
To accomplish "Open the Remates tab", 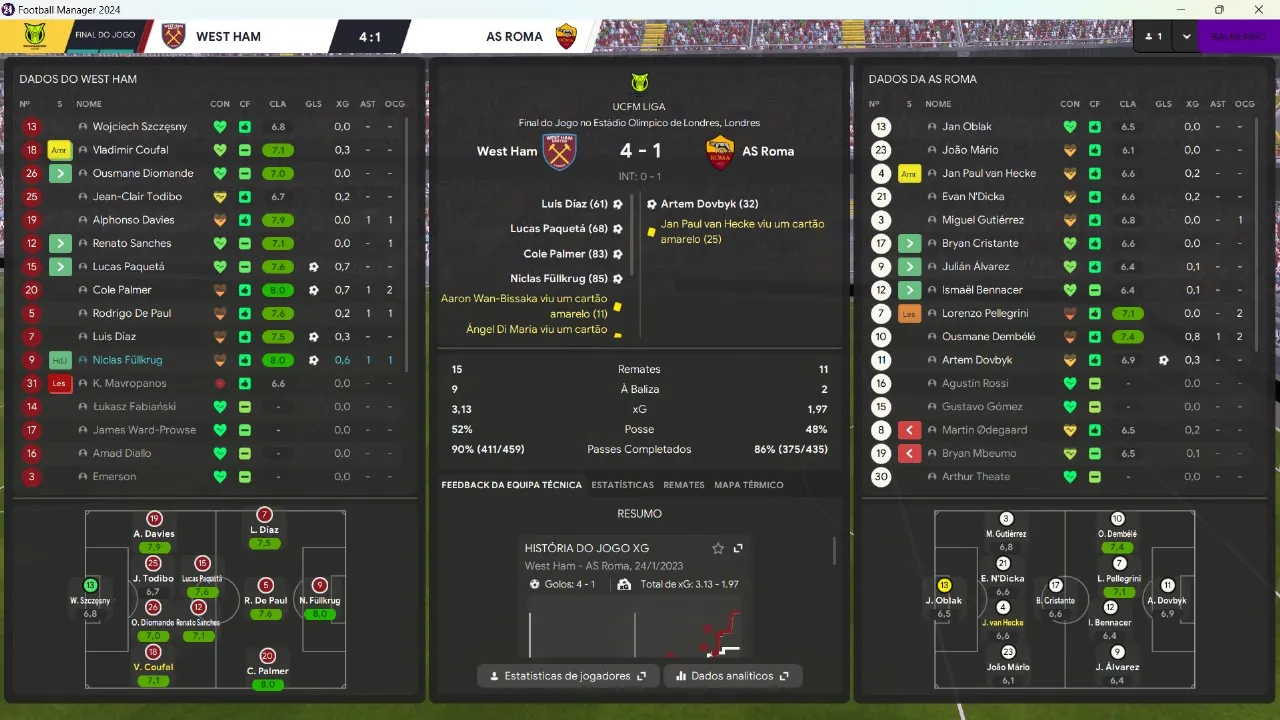I will click(684, 485).
